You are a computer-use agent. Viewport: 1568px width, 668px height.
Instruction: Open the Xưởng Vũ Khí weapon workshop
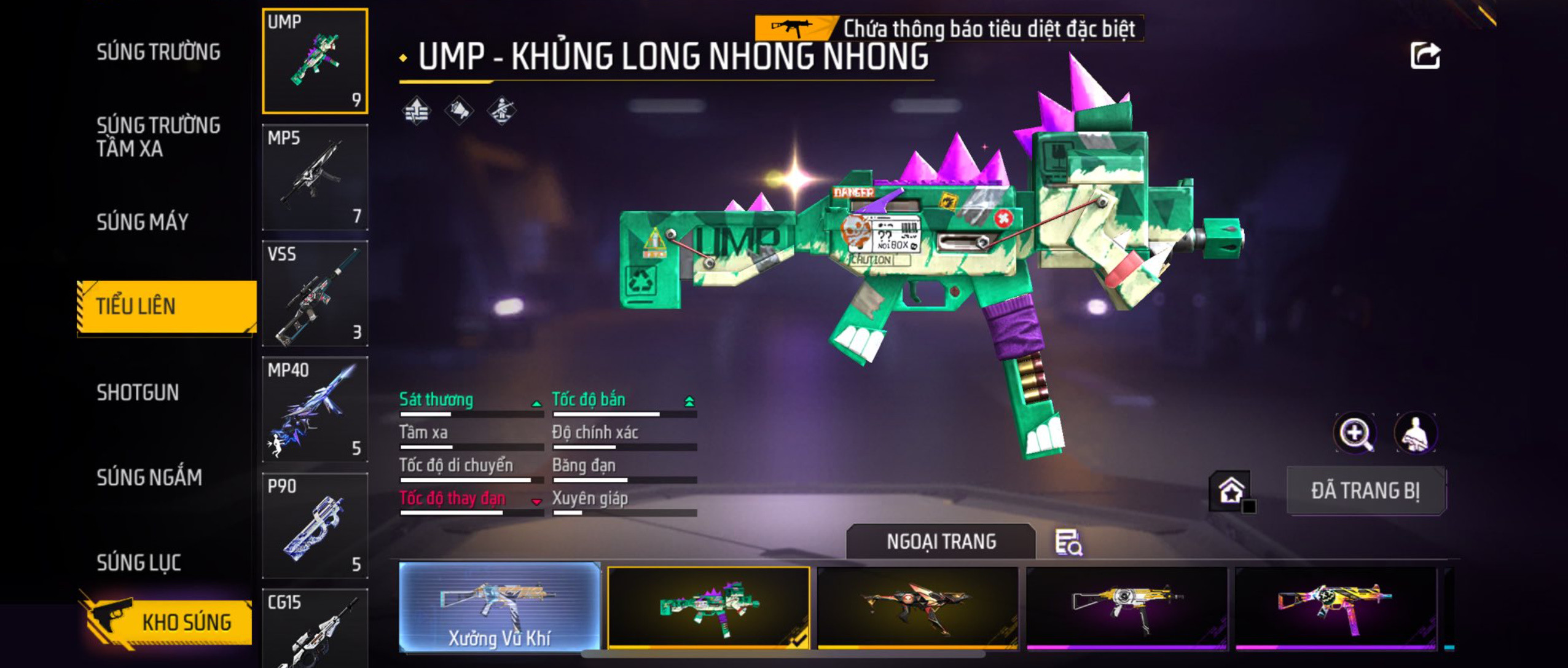coord(500,607)
